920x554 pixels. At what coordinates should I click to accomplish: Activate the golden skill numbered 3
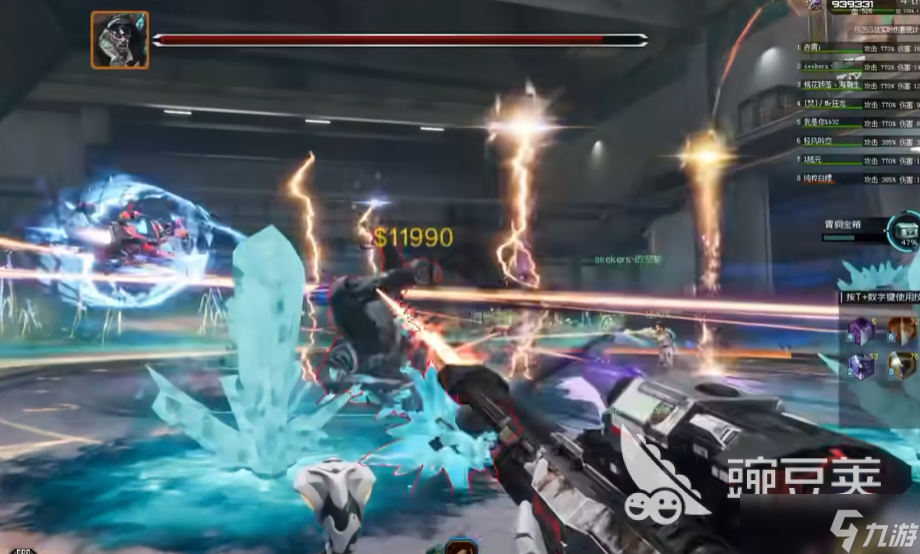[903, 367]
